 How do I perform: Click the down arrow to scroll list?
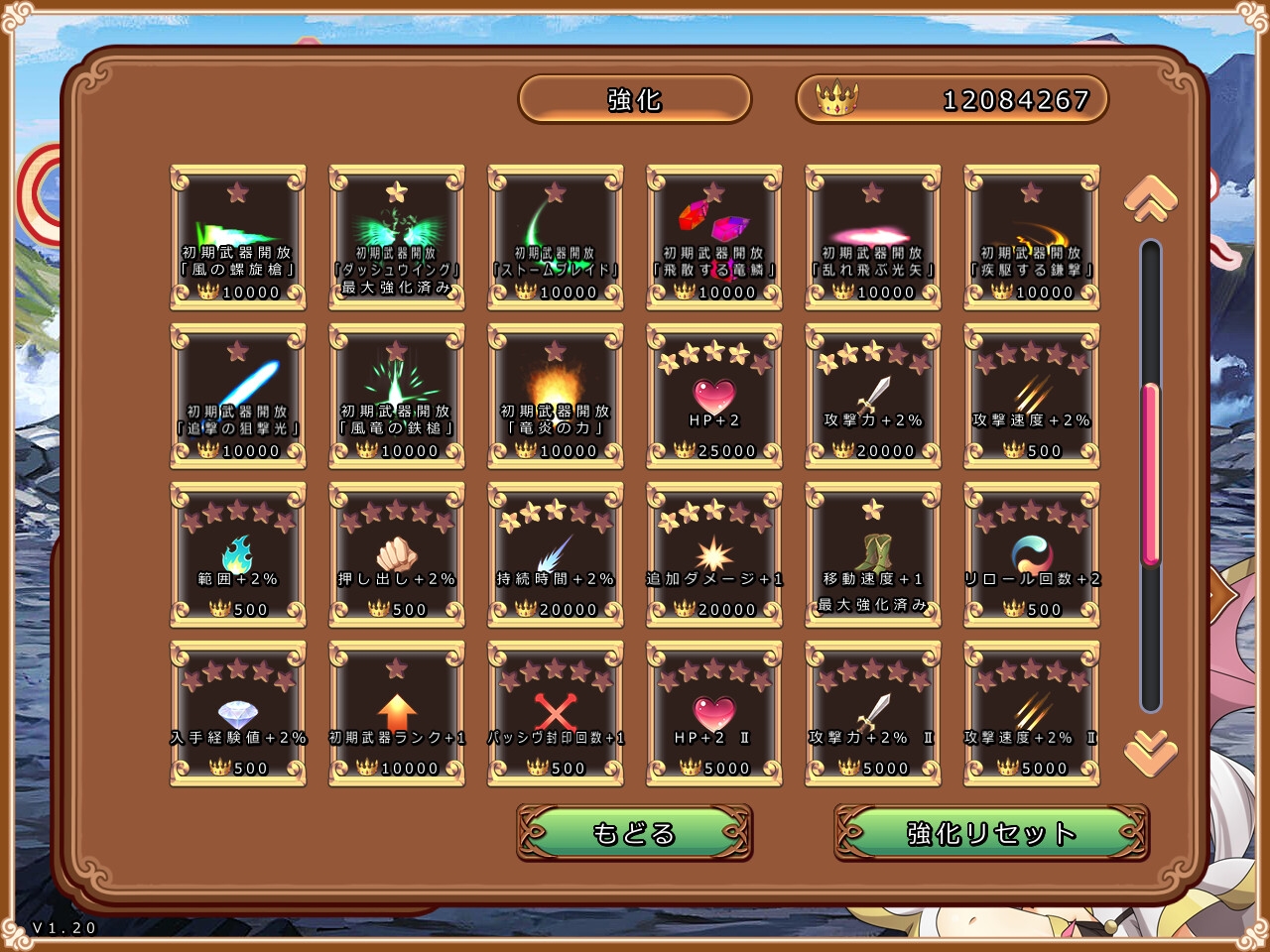(1150, 753)
